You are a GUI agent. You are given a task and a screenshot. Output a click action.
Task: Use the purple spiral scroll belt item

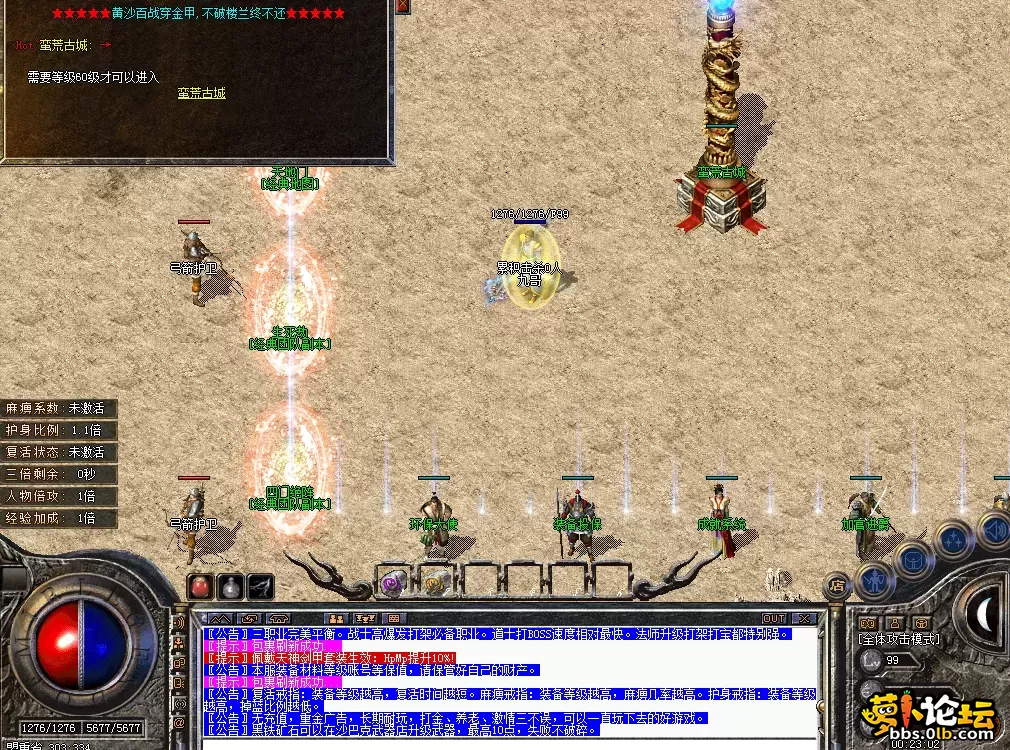pos(392,583)
